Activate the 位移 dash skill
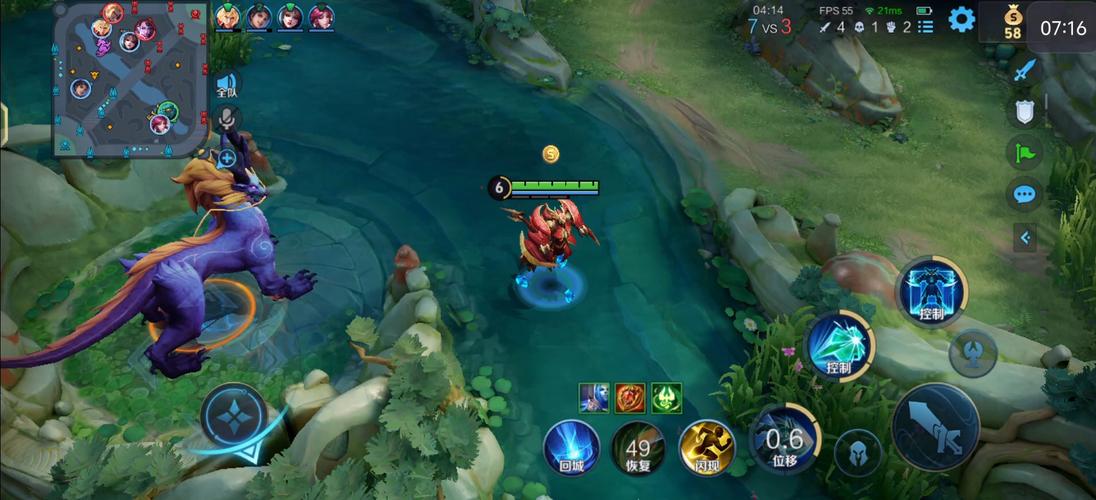 click(784, 438)
